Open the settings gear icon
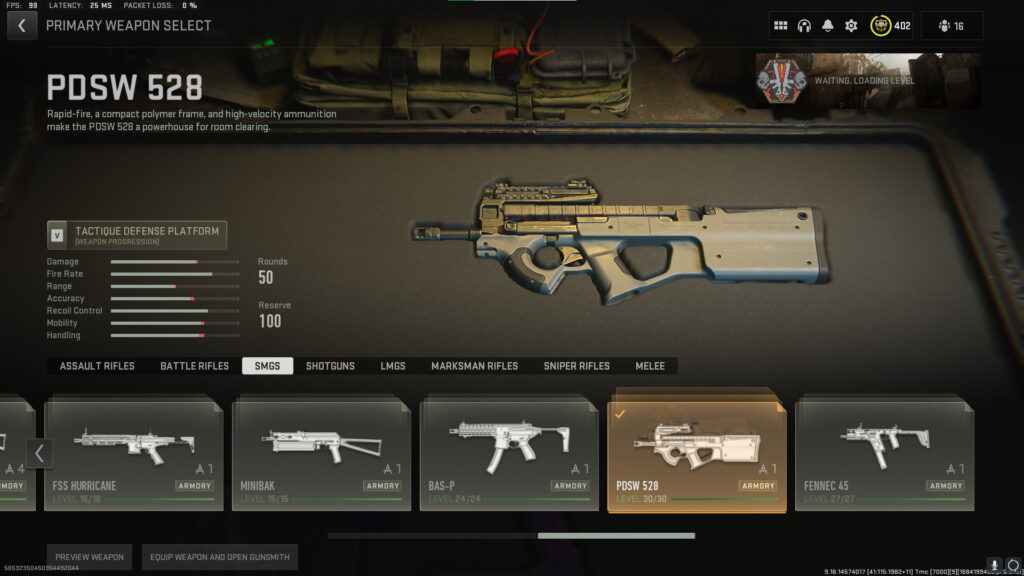Screen dimensions: 1024x576 tap(851, 25)
